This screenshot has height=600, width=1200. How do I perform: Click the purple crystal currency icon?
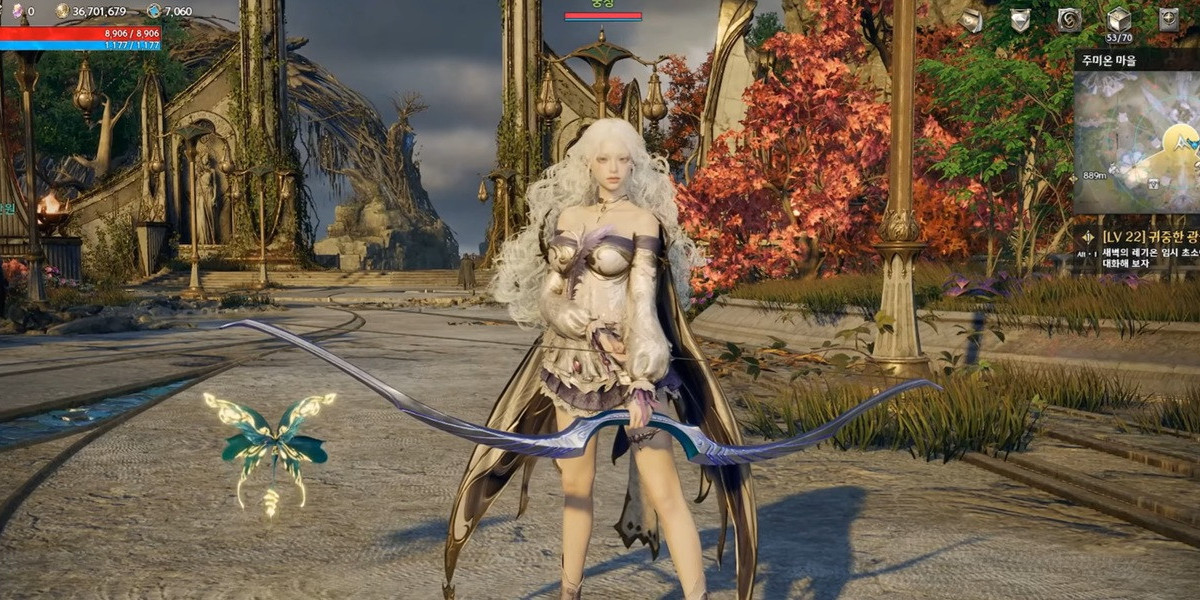[16, 11]
